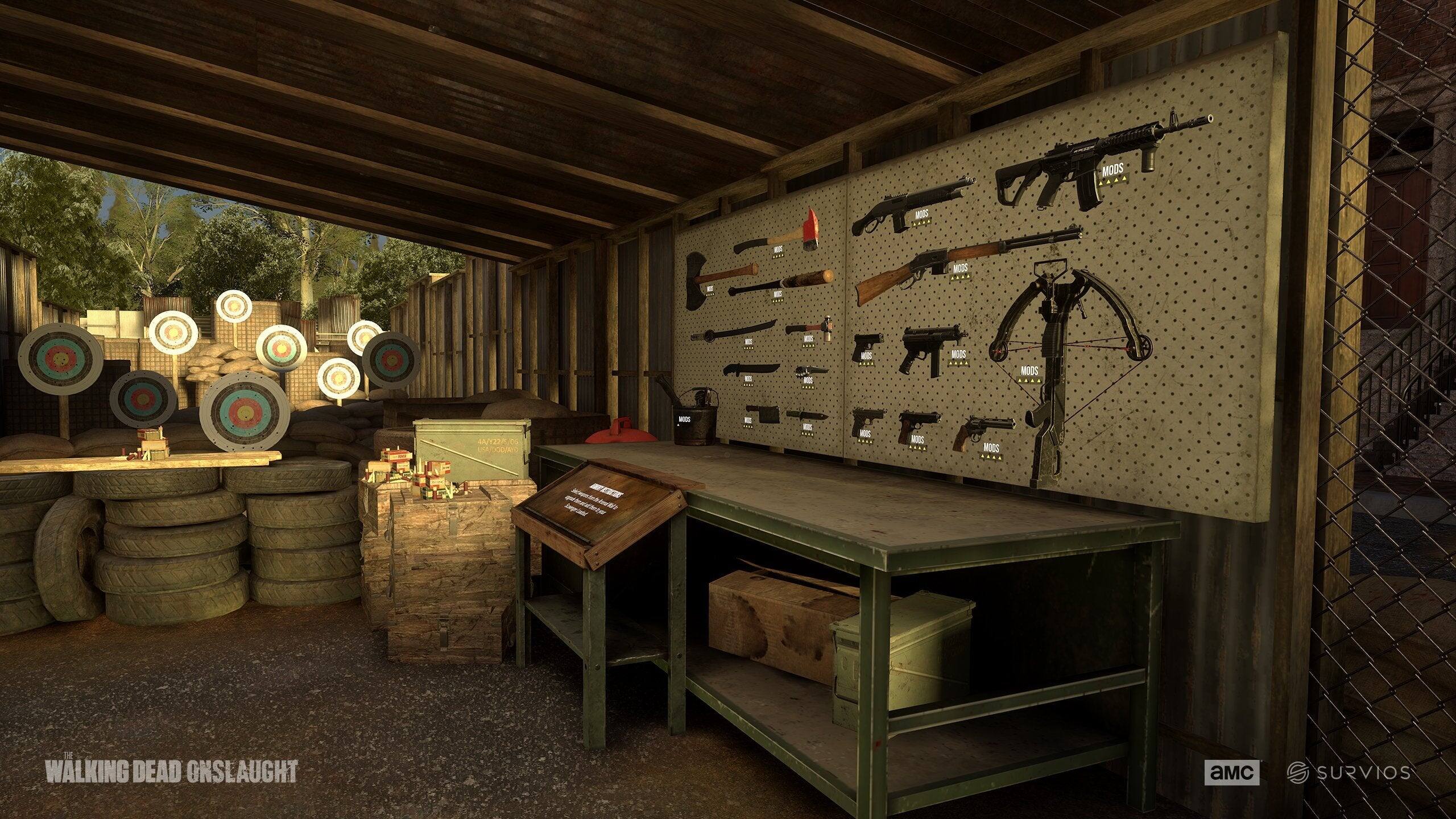Open the MODS label under the assault rifle

1113,170
